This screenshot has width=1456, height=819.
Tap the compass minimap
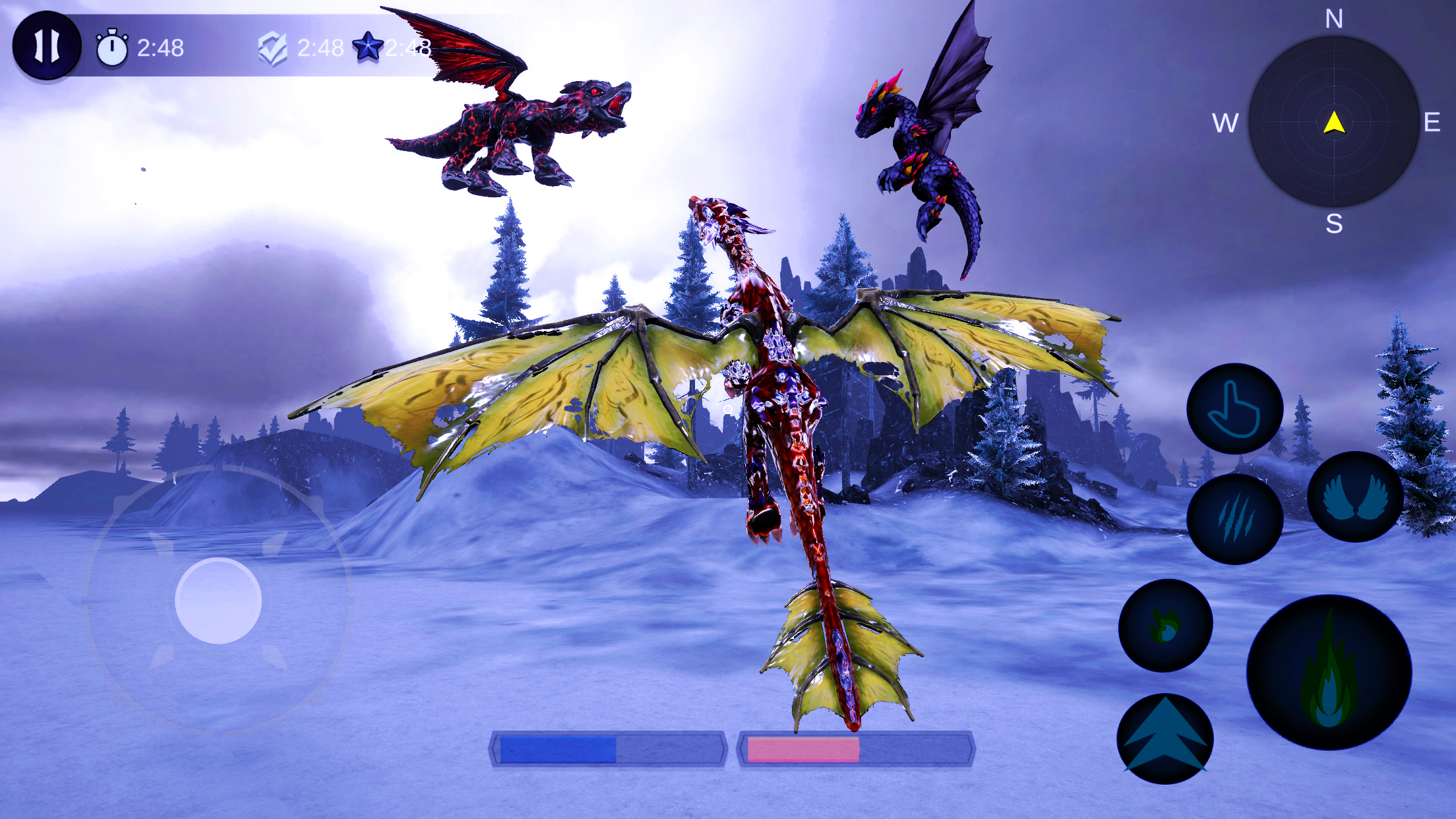tap(1333, 122)
